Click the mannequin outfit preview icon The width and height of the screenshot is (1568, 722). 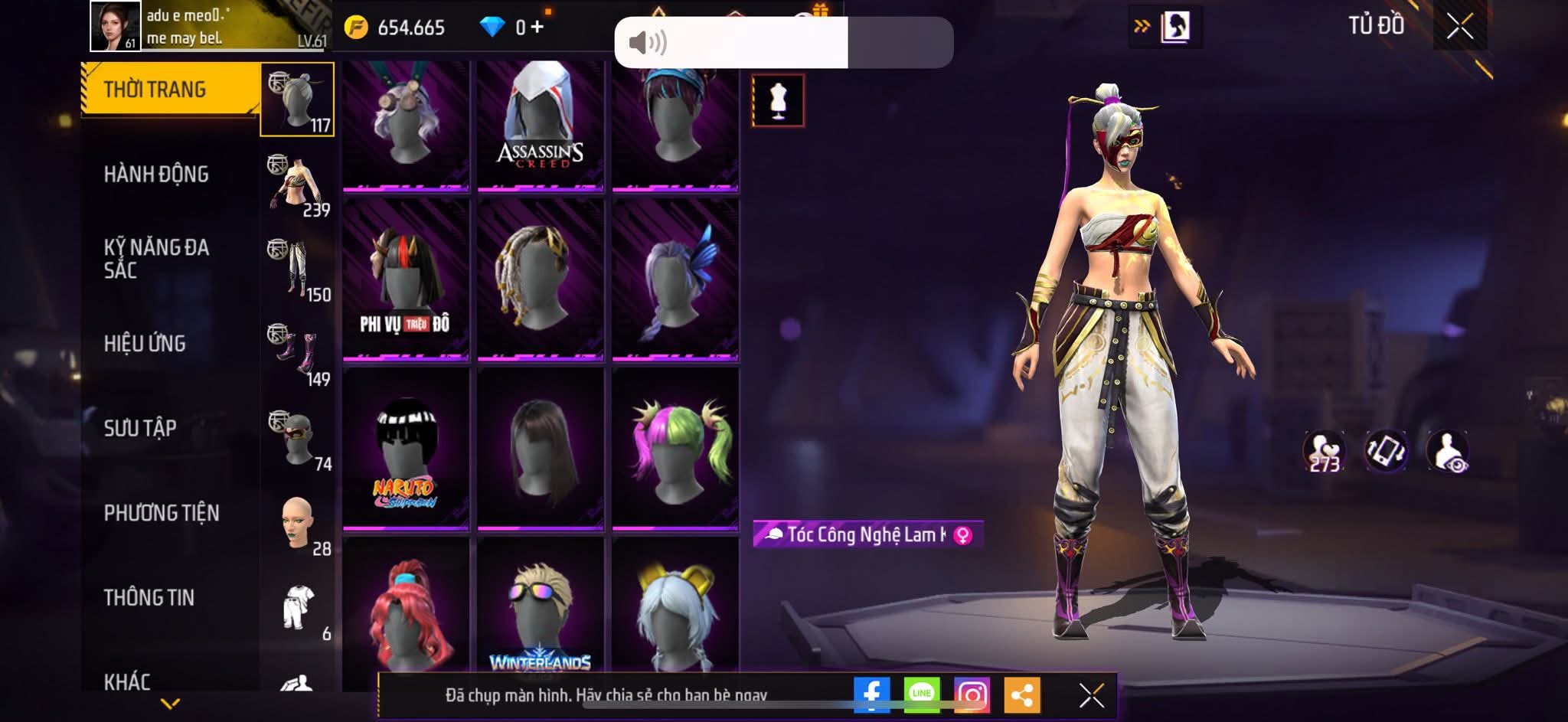coord(778,100)
